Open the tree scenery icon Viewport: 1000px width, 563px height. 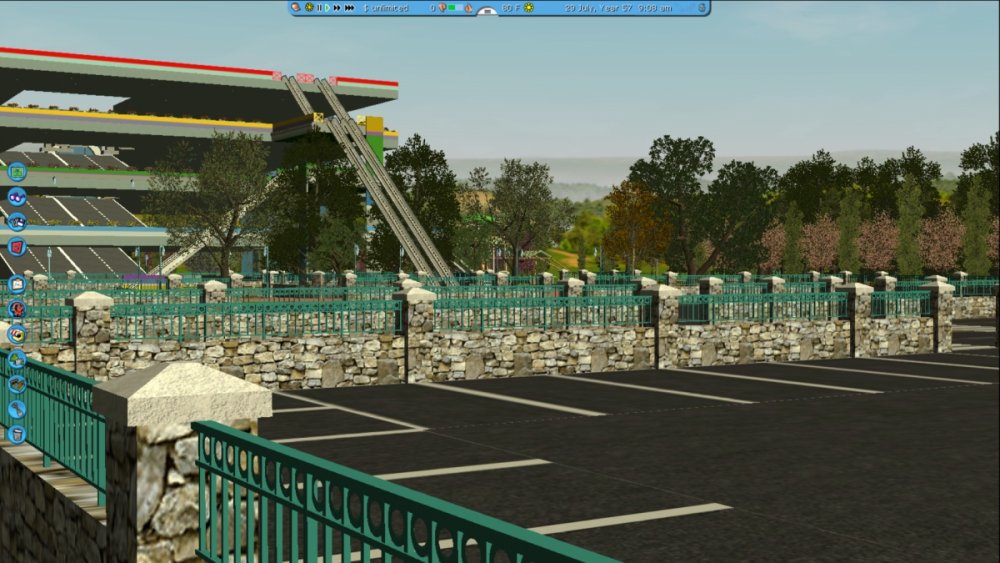[17, 359]
